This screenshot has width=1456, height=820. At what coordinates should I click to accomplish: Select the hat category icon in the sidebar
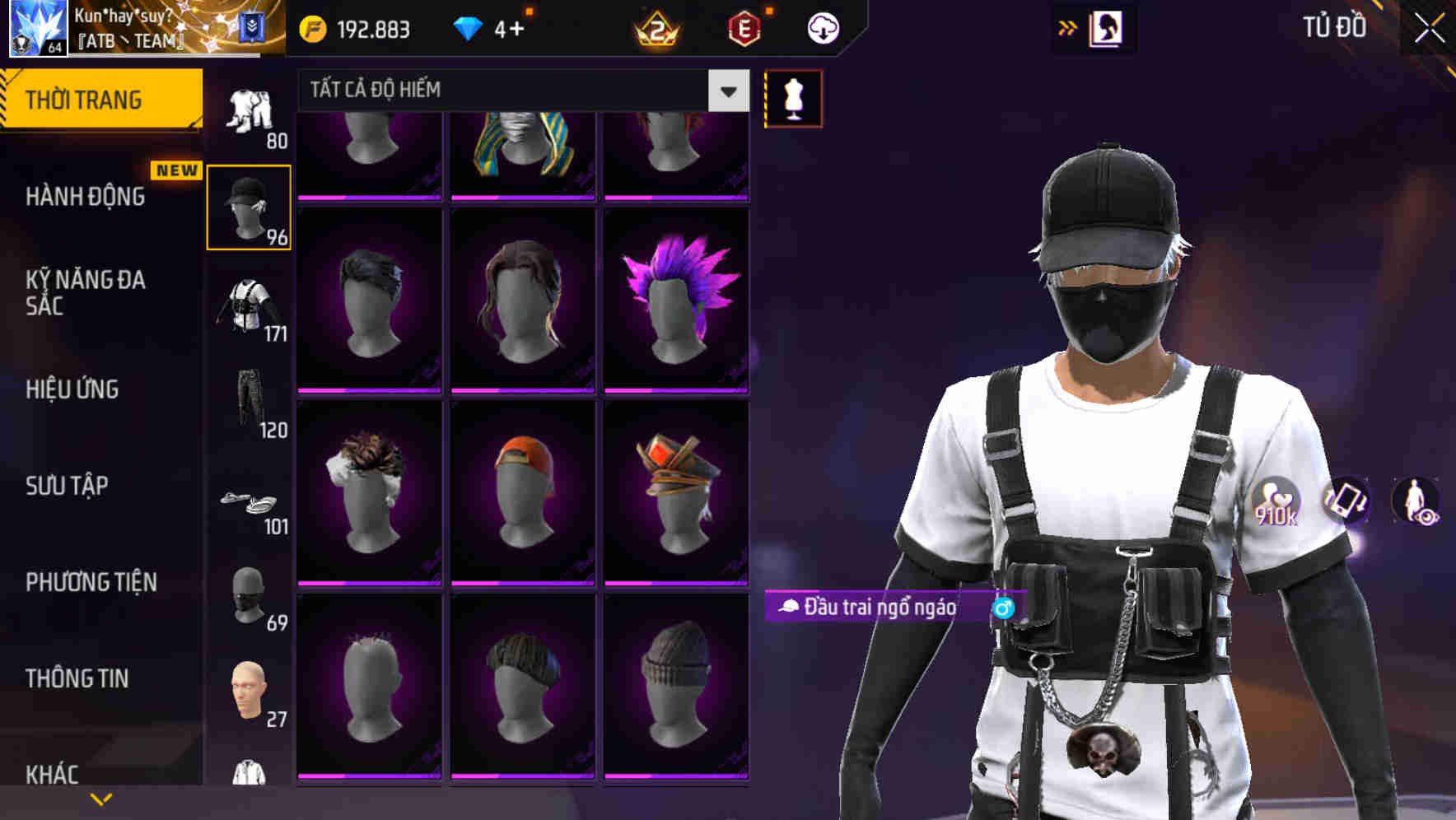click(x=249, y=206)
